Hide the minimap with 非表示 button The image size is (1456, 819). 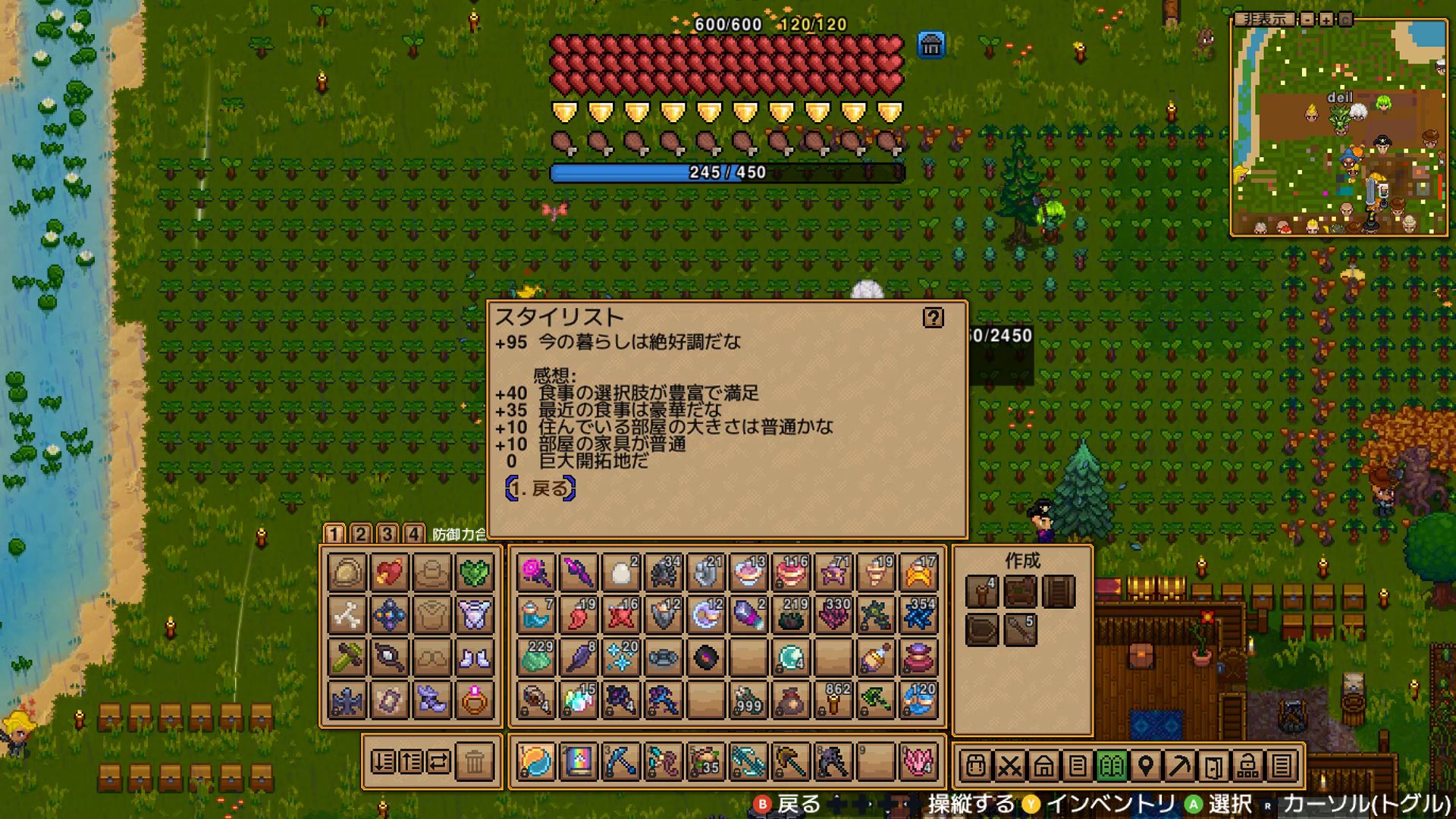pos(1265,20)
